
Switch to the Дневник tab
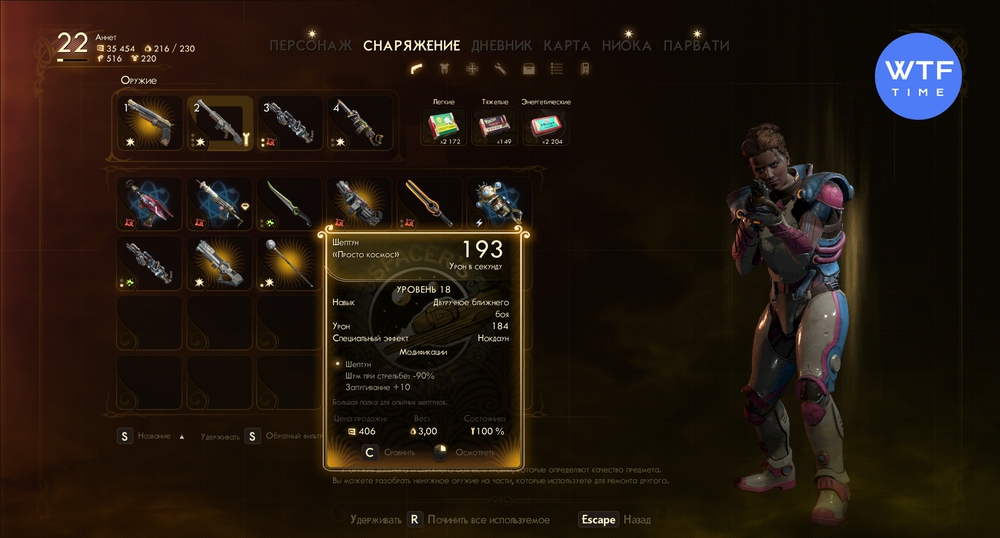coord(499,46)
